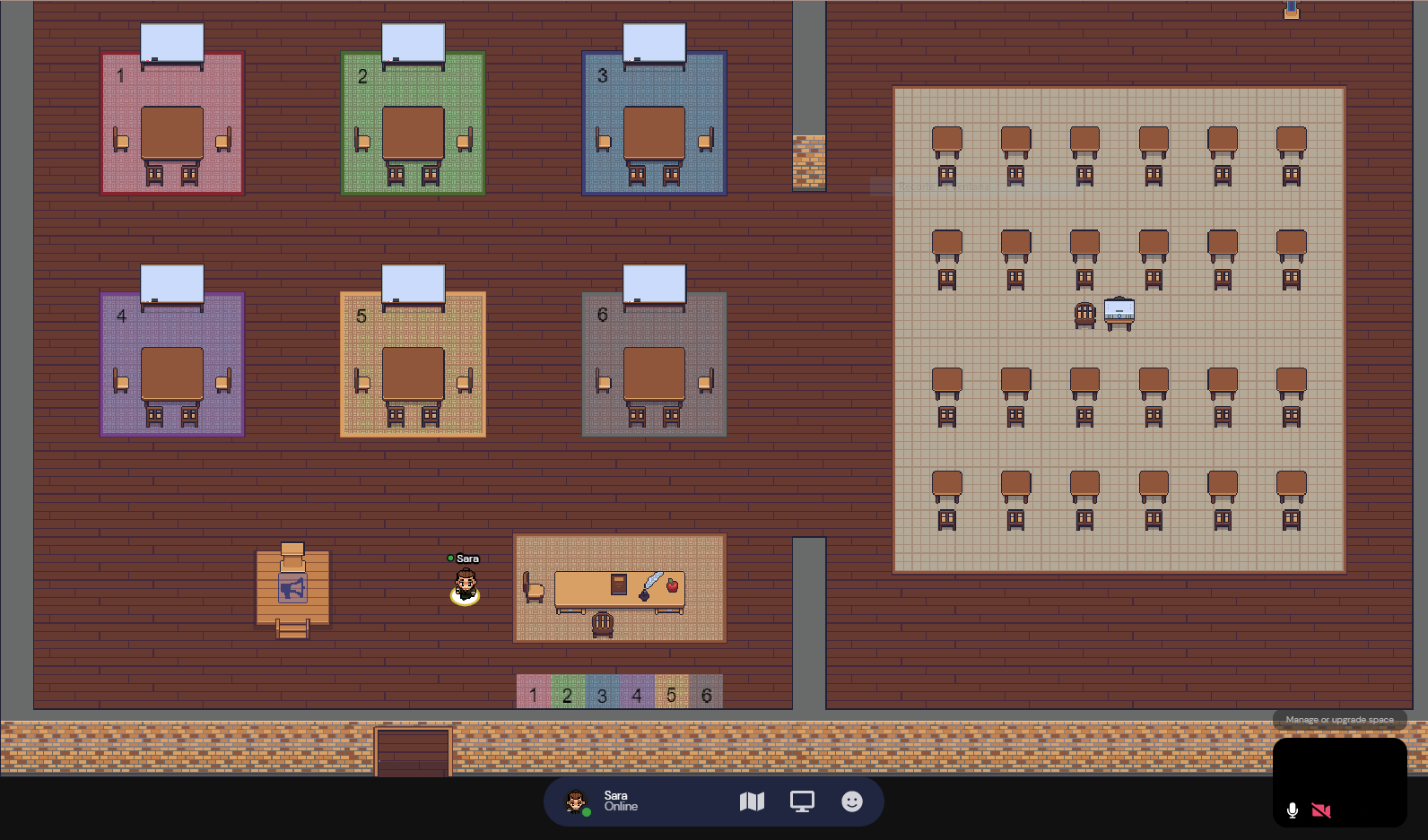Click the green online status dot

(x=587, y=812)
